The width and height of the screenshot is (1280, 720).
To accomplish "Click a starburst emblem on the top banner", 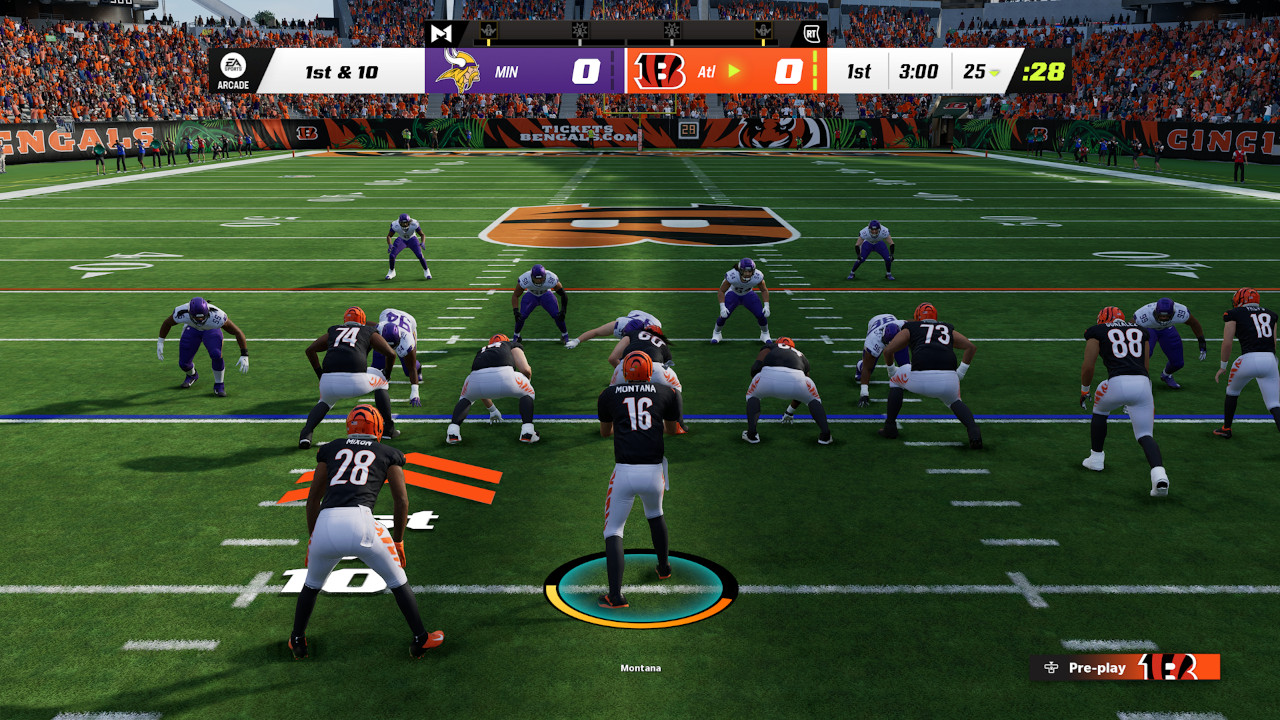I will tap(580, 31).
